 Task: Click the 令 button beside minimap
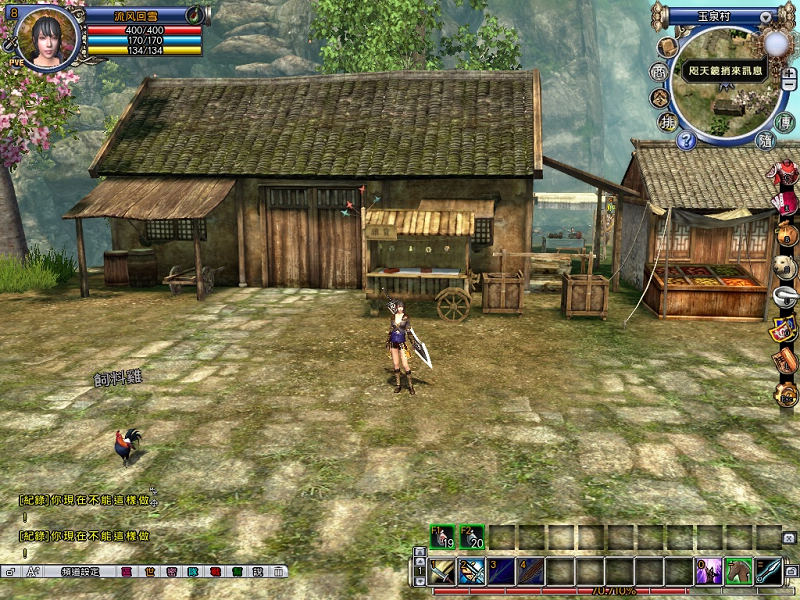point(659,97)
